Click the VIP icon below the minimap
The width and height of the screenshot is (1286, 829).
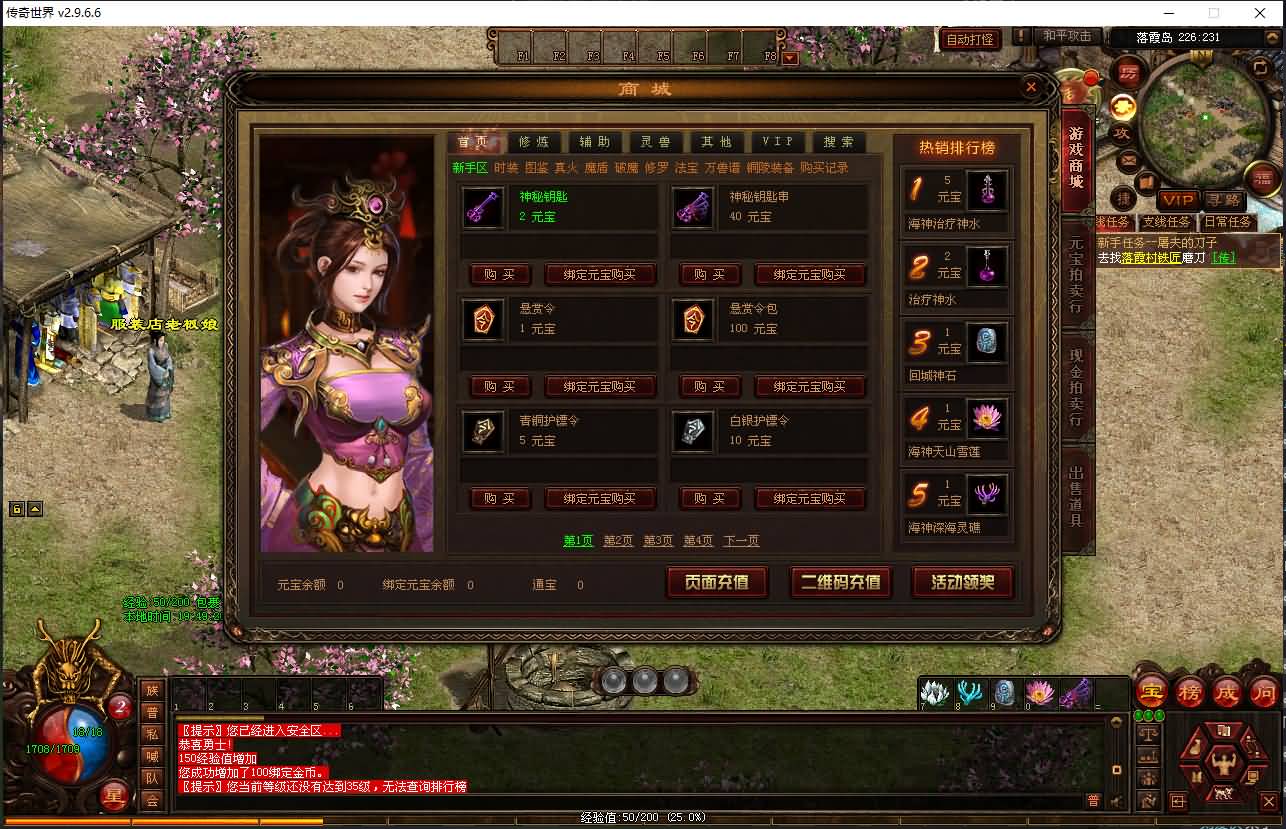pos(1178,200)
